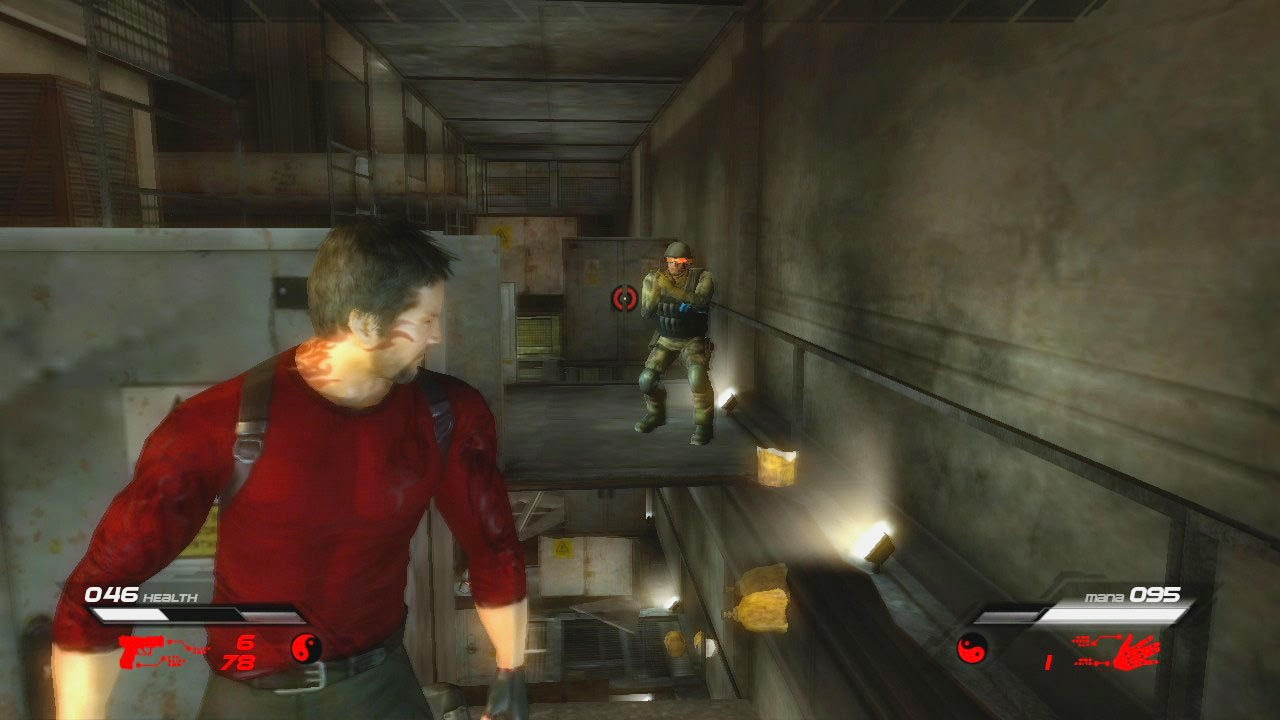
Task: Select the enemy soldier on the catwalk
Action: coord(676,340)
